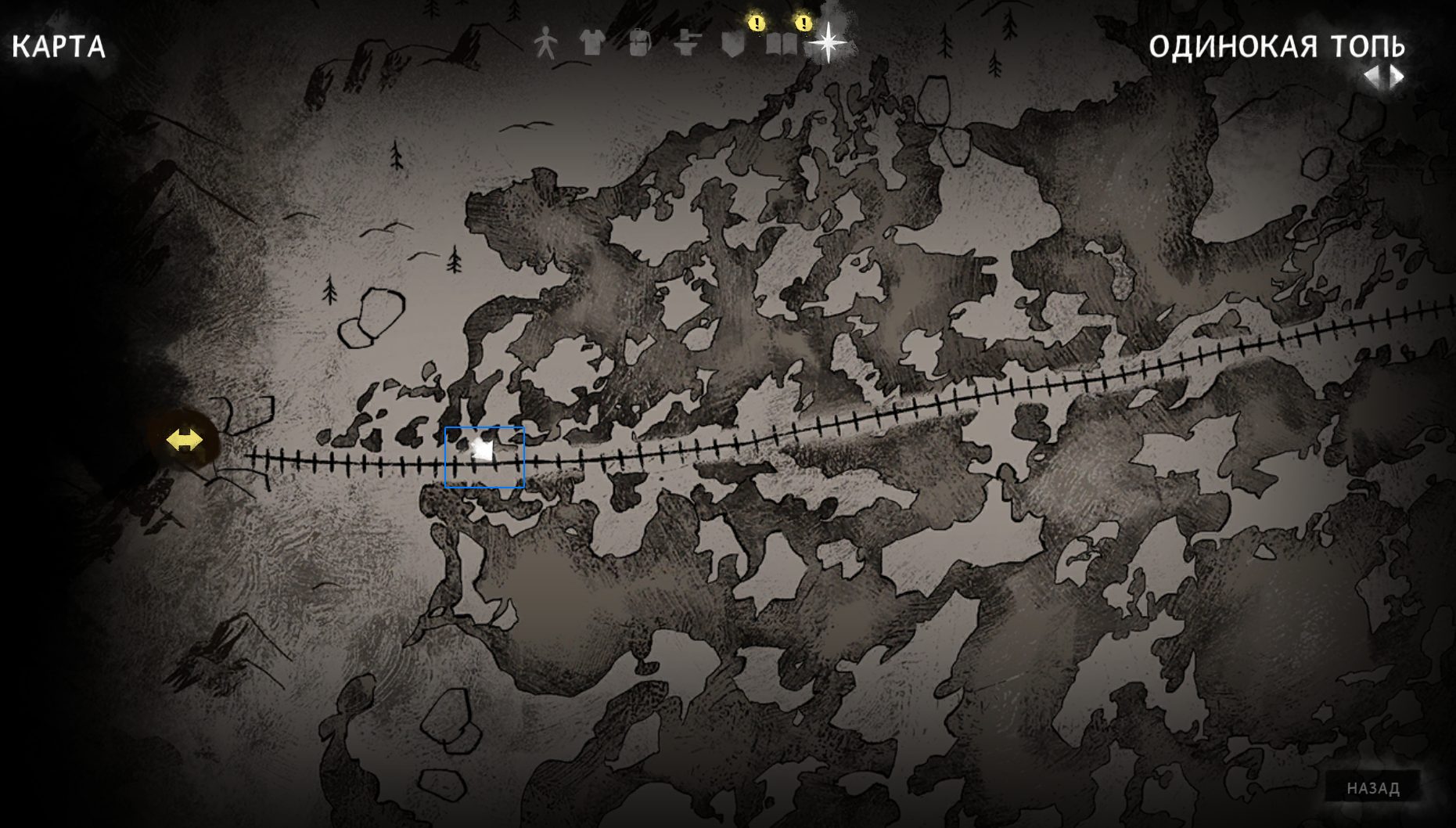Switch to the anvil crafting tab
The height and width of the screenshot is (828, 1456).
click(686, 44)
